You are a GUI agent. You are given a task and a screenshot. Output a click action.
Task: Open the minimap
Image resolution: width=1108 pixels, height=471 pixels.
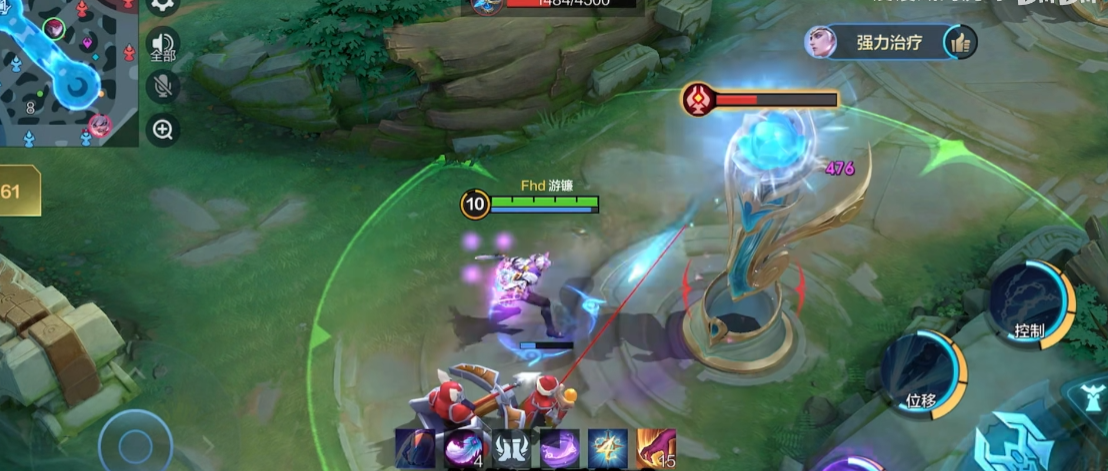pyautogui.click(x=68, y=70)
